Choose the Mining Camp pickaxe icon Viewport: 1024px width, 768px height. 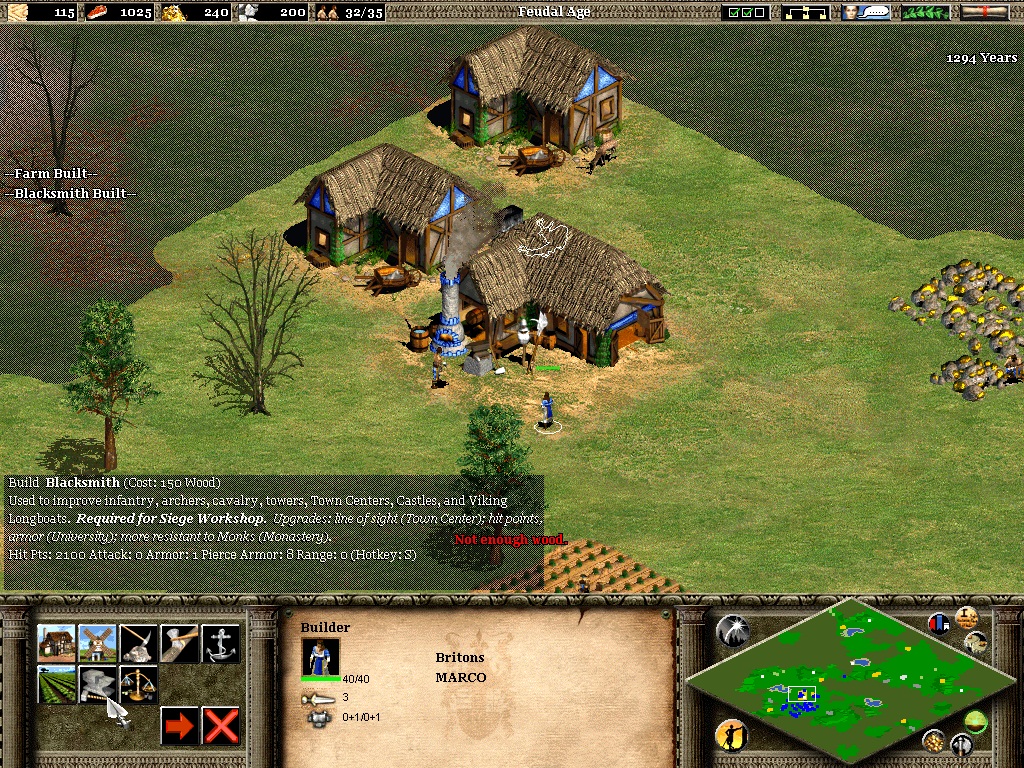tap(139, 644)
